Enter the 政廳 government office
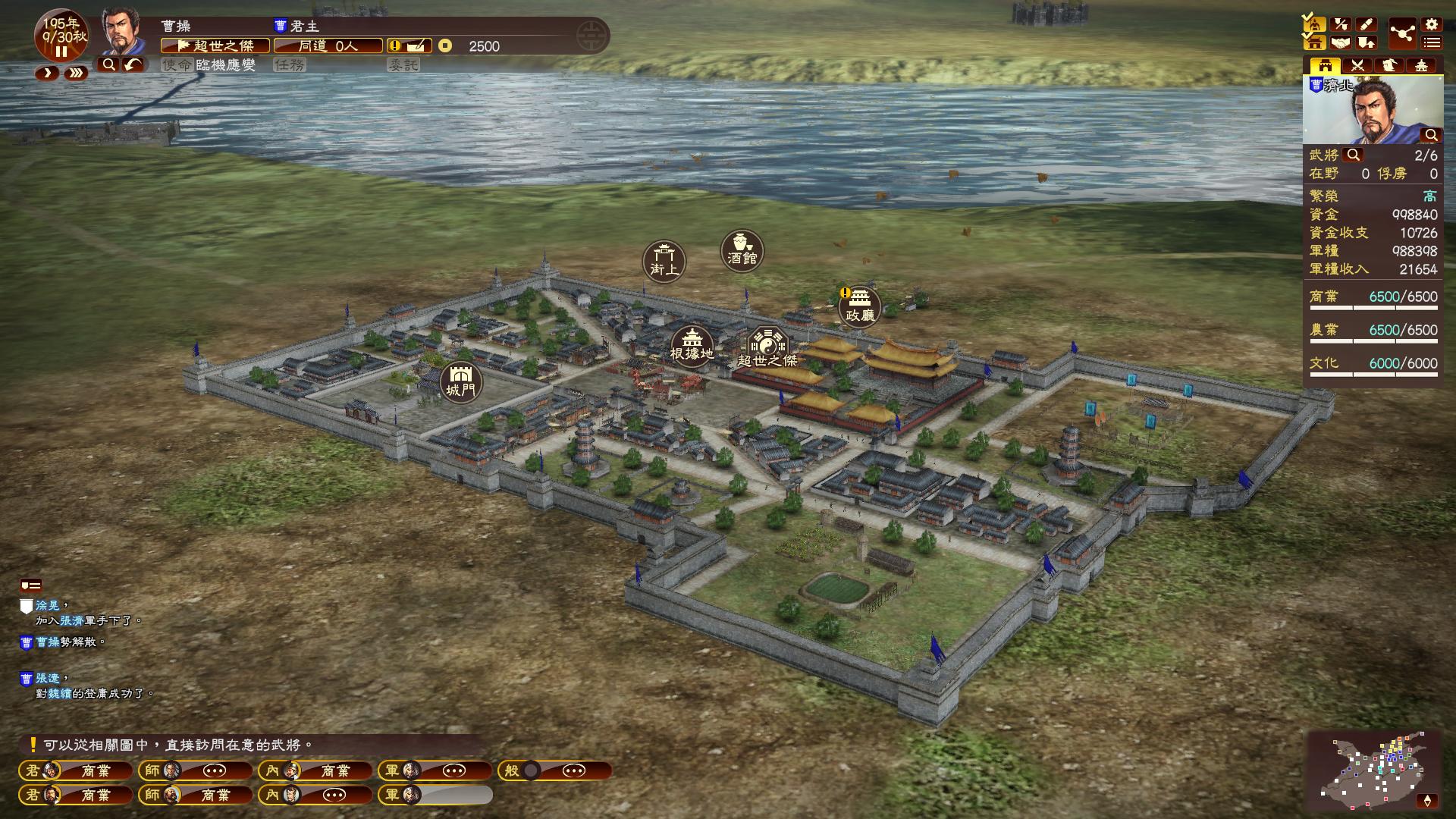The width and height of the screenshot is (1456, 819). [x=859, y=306]
